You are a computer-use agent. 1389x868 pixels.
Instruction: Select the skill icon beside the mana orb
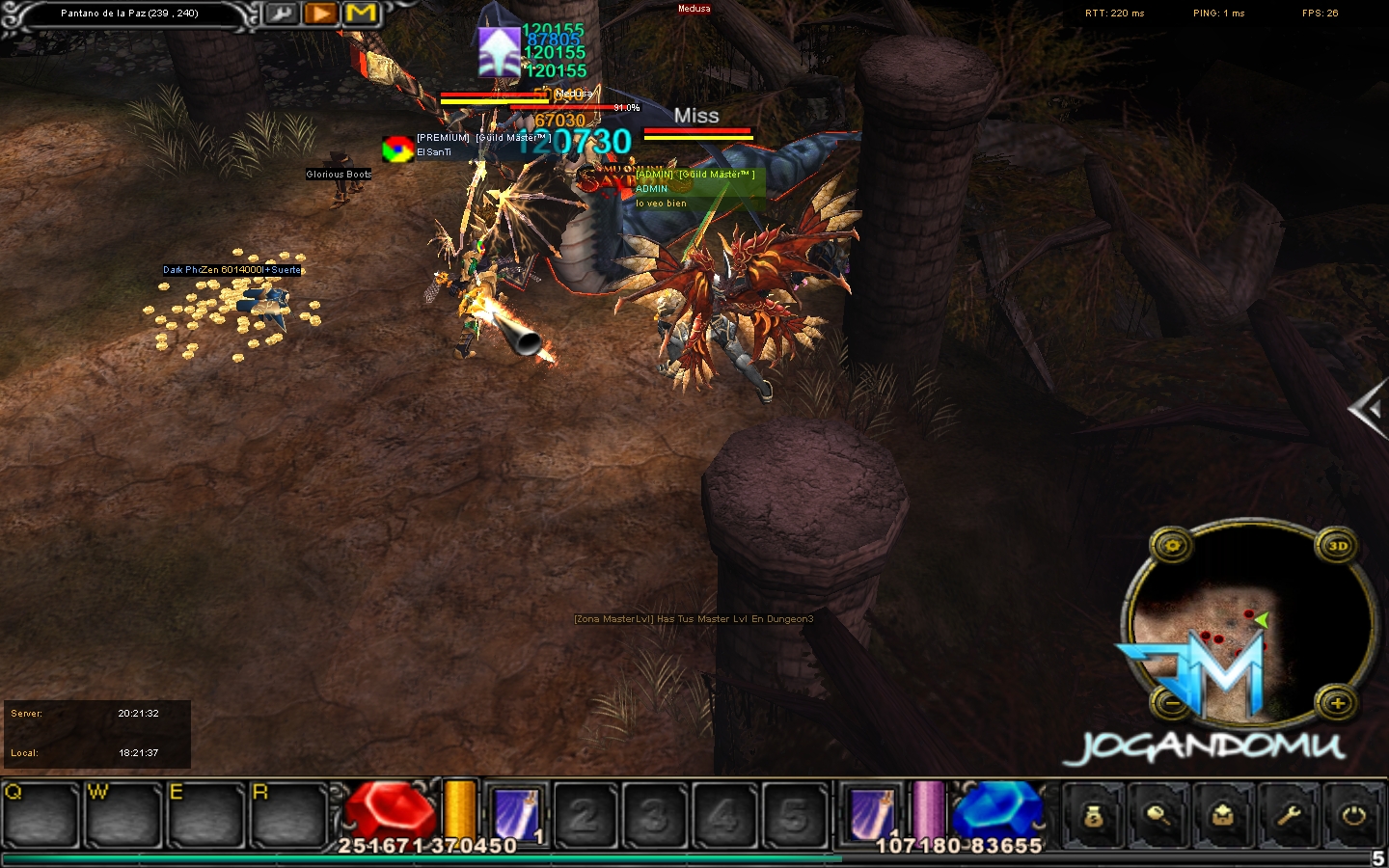[x=873, y=812]
